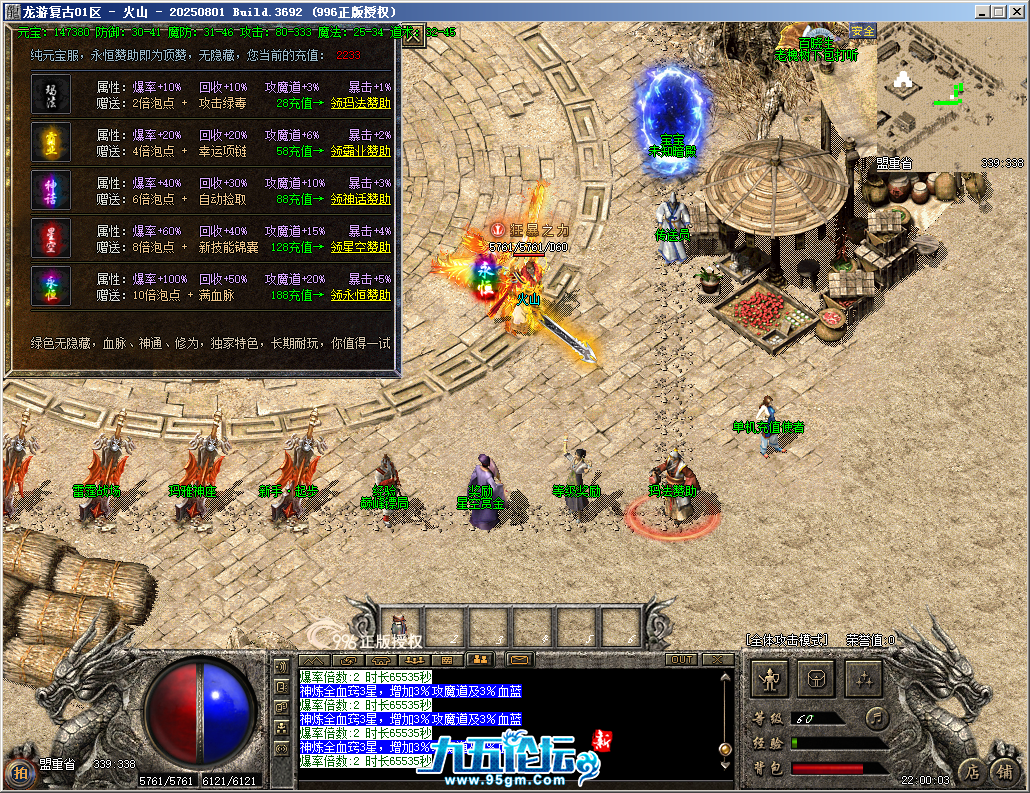Open the mail envelope tab
Viewport: 1030px width, 793px height.
pos(518,659)
